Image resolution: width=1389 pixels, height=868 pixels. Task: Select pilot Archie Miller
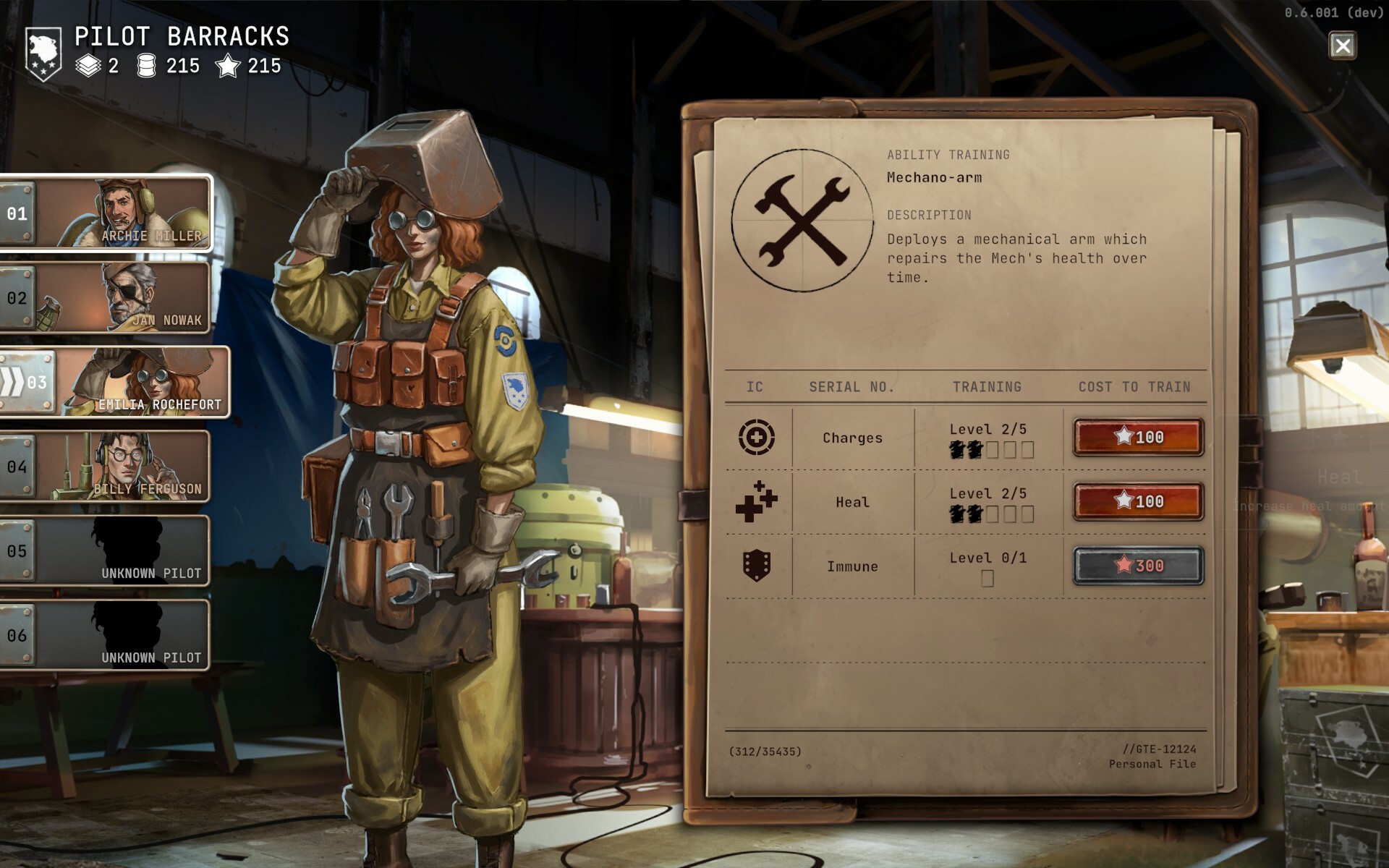107,213
